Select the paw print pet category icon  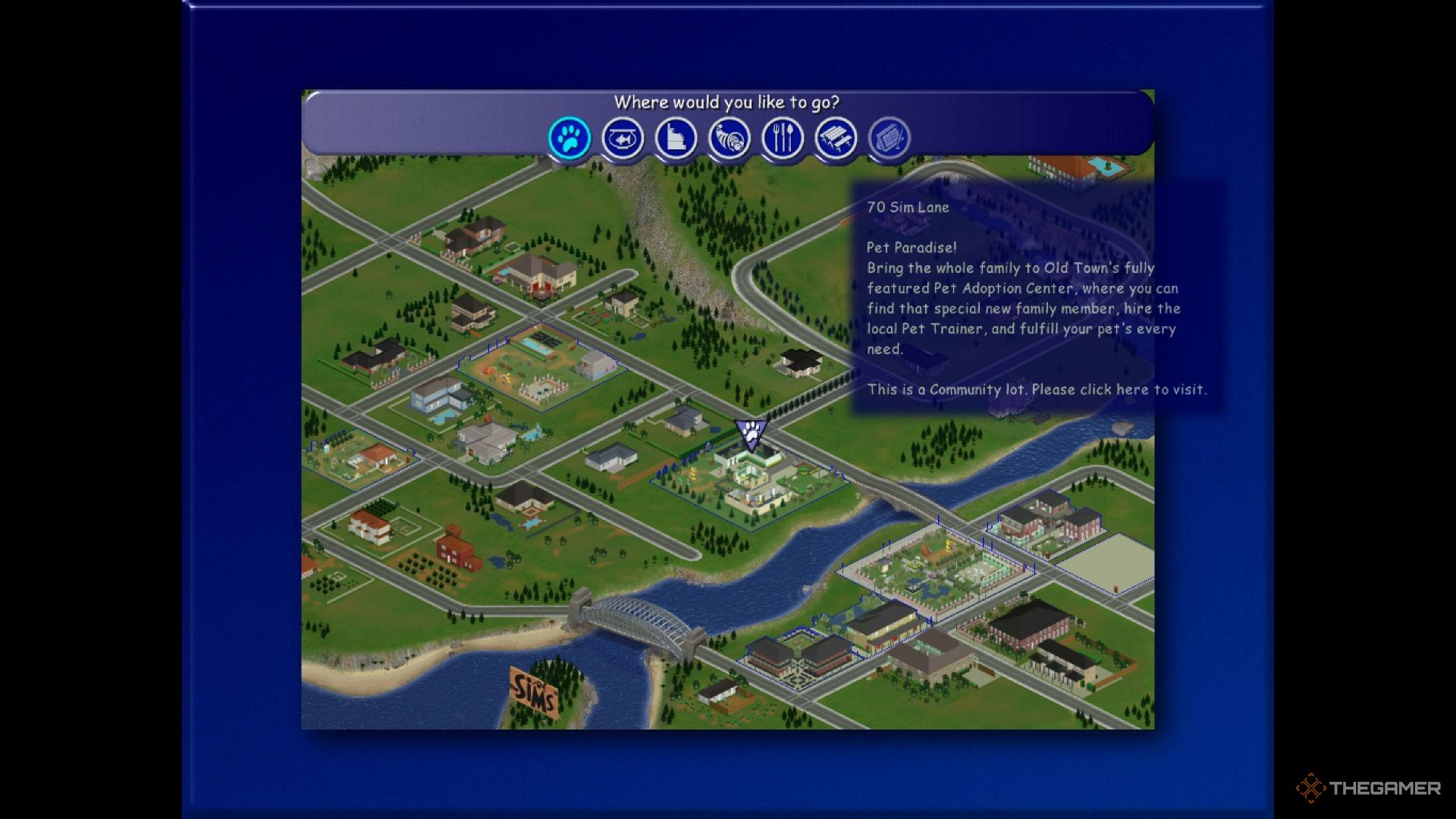[x=570, y=139]
